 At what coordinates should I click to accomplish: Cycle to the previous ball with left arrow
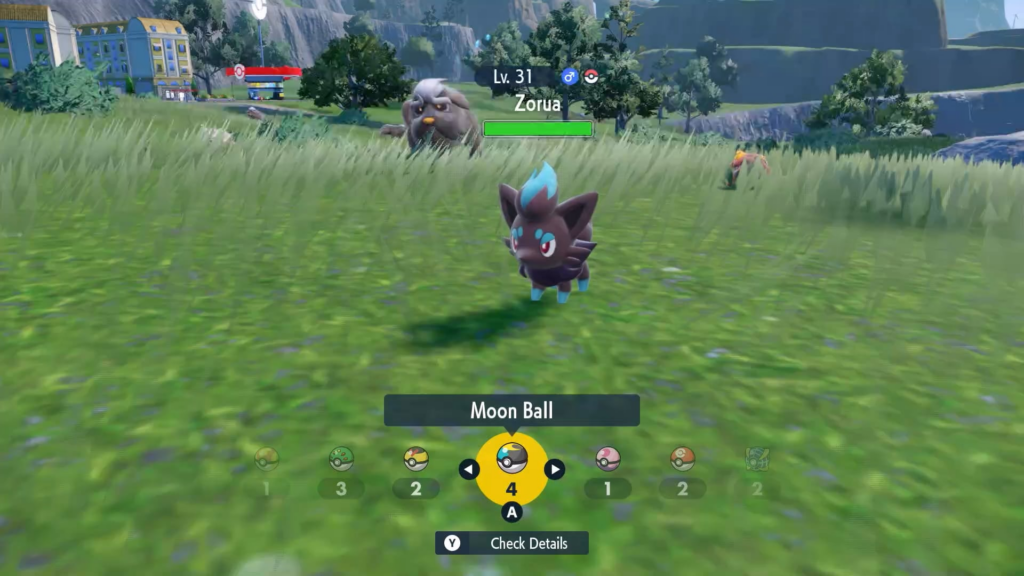point(468,469)
